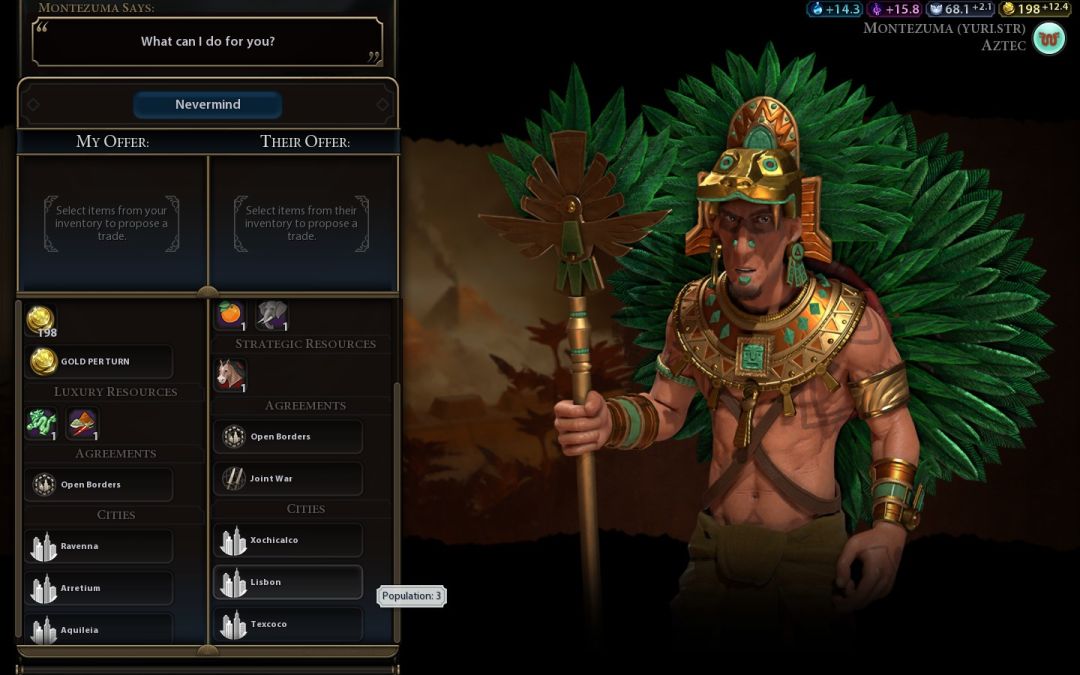Request the city of Lisbon
The height and width of the screenshot is (675, 1080).
(x=288, y=583)
